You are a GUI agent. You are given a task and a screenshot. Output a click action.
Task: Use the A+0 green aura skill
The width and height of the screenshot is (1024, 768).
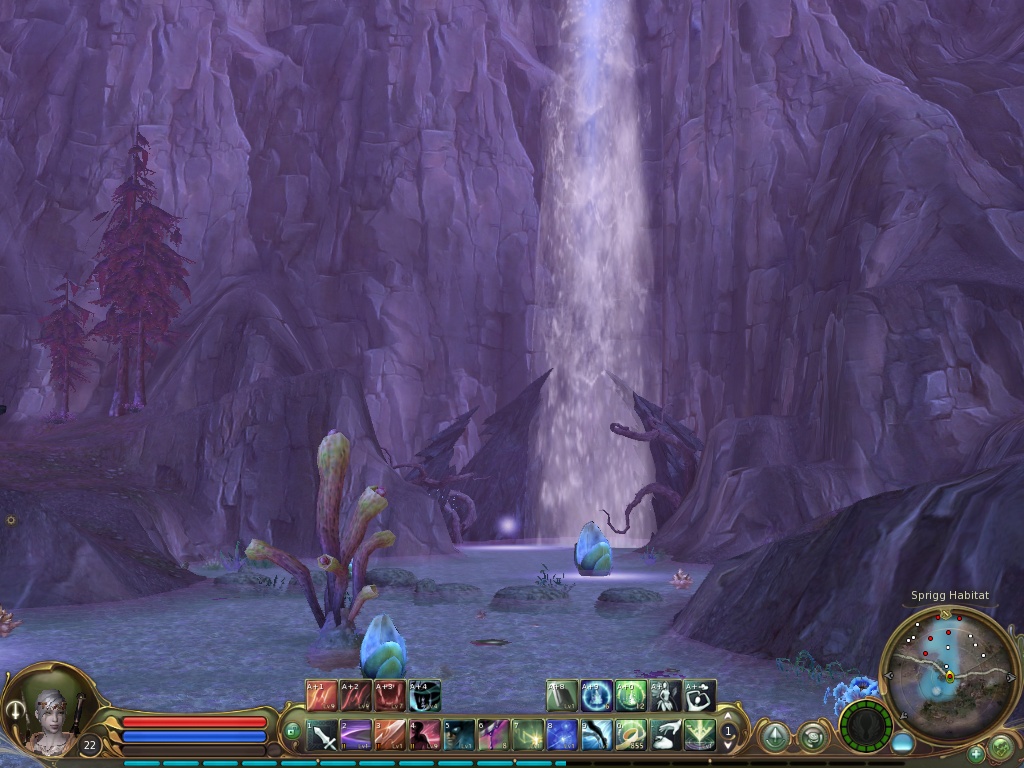click(630, 695)
